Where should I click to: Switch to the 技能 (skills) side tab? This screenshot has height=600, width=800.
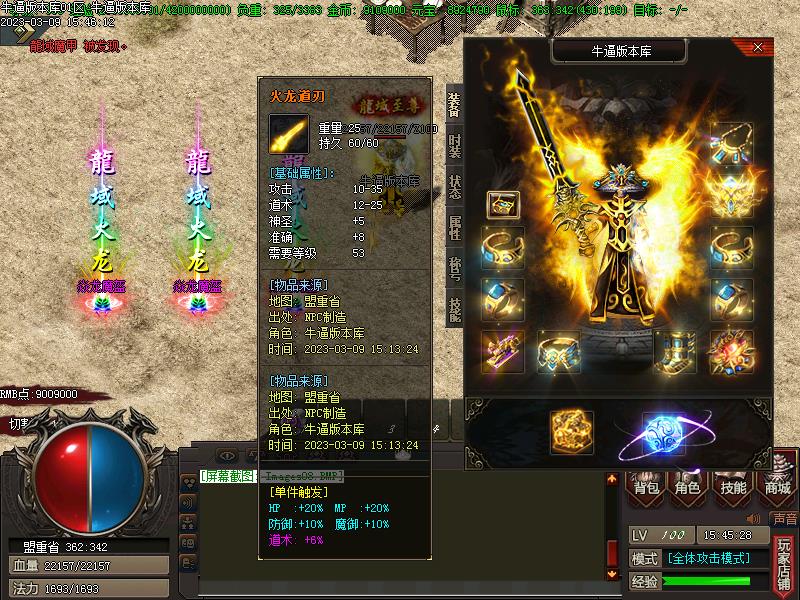(454, 309)
